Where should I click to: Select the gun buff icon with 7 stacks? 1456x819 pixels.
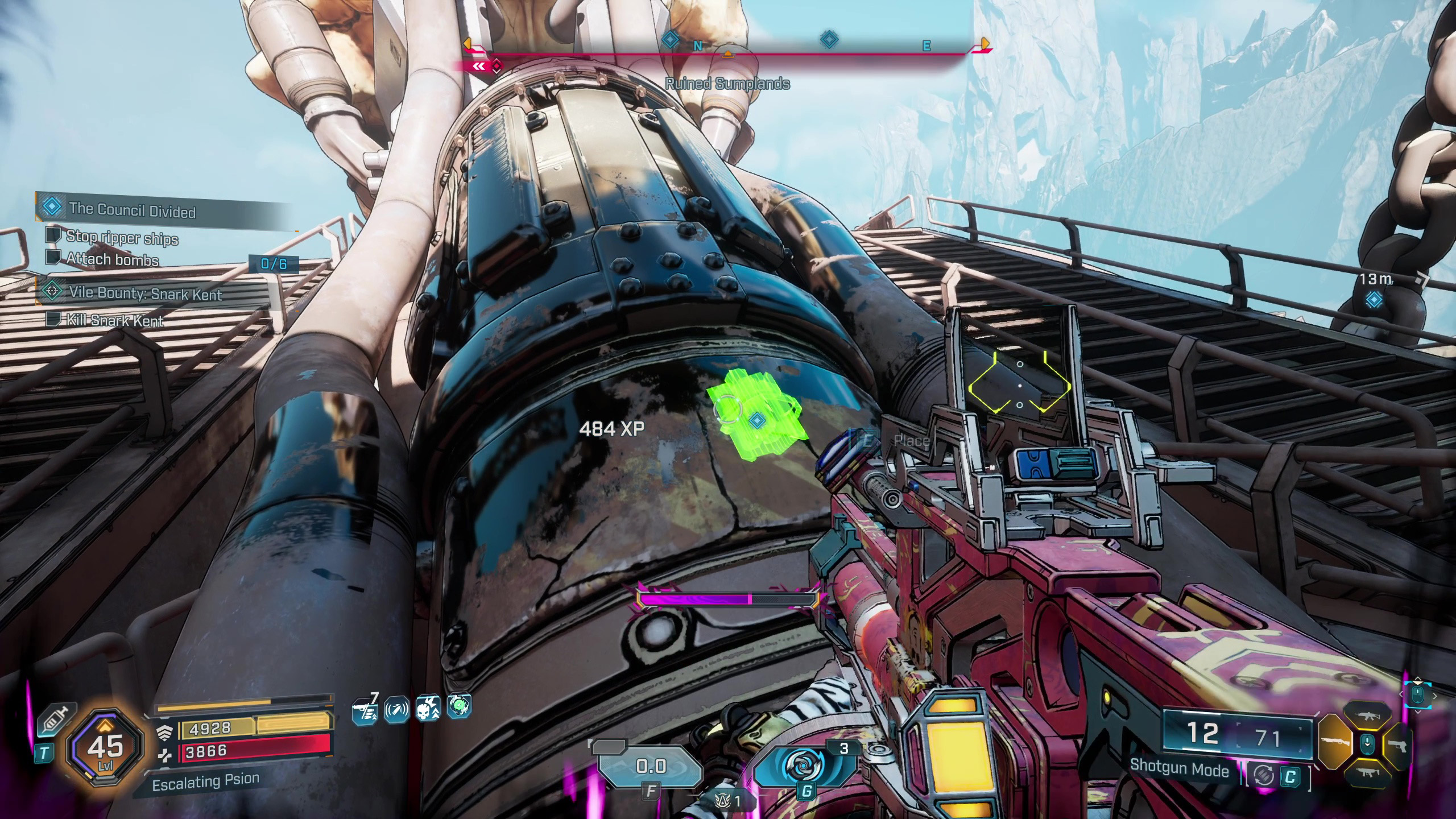365,710
